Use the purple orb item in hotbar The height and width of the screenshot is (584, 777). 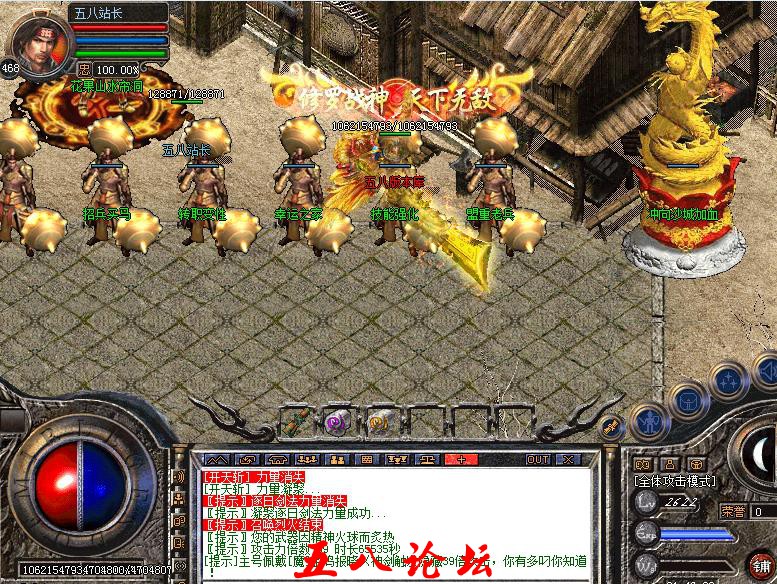[x=336, y=421]
